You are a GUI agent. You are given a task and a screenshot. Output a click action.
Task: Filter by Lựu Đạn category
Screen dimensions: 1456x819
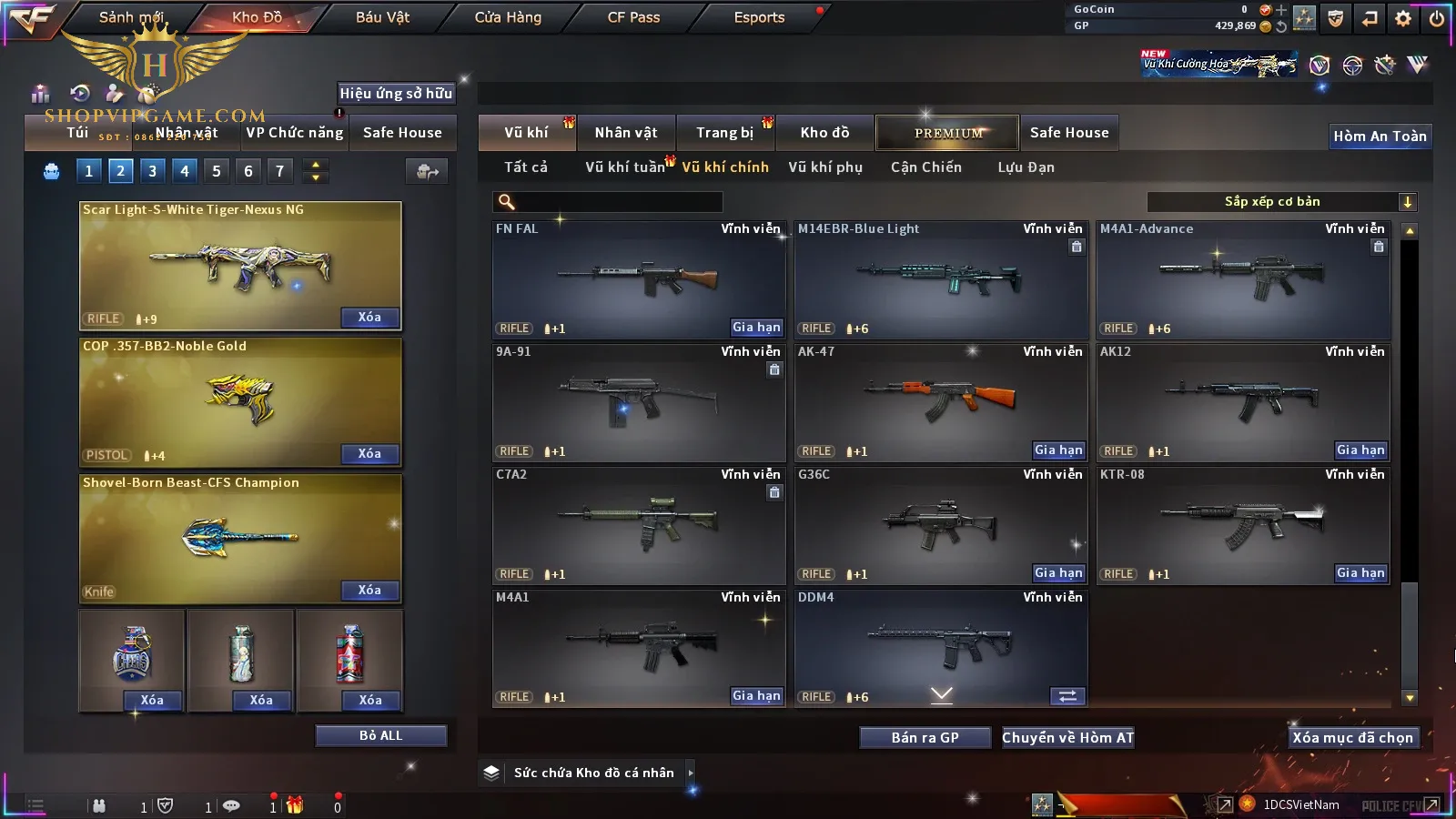tap(1026, 167)
